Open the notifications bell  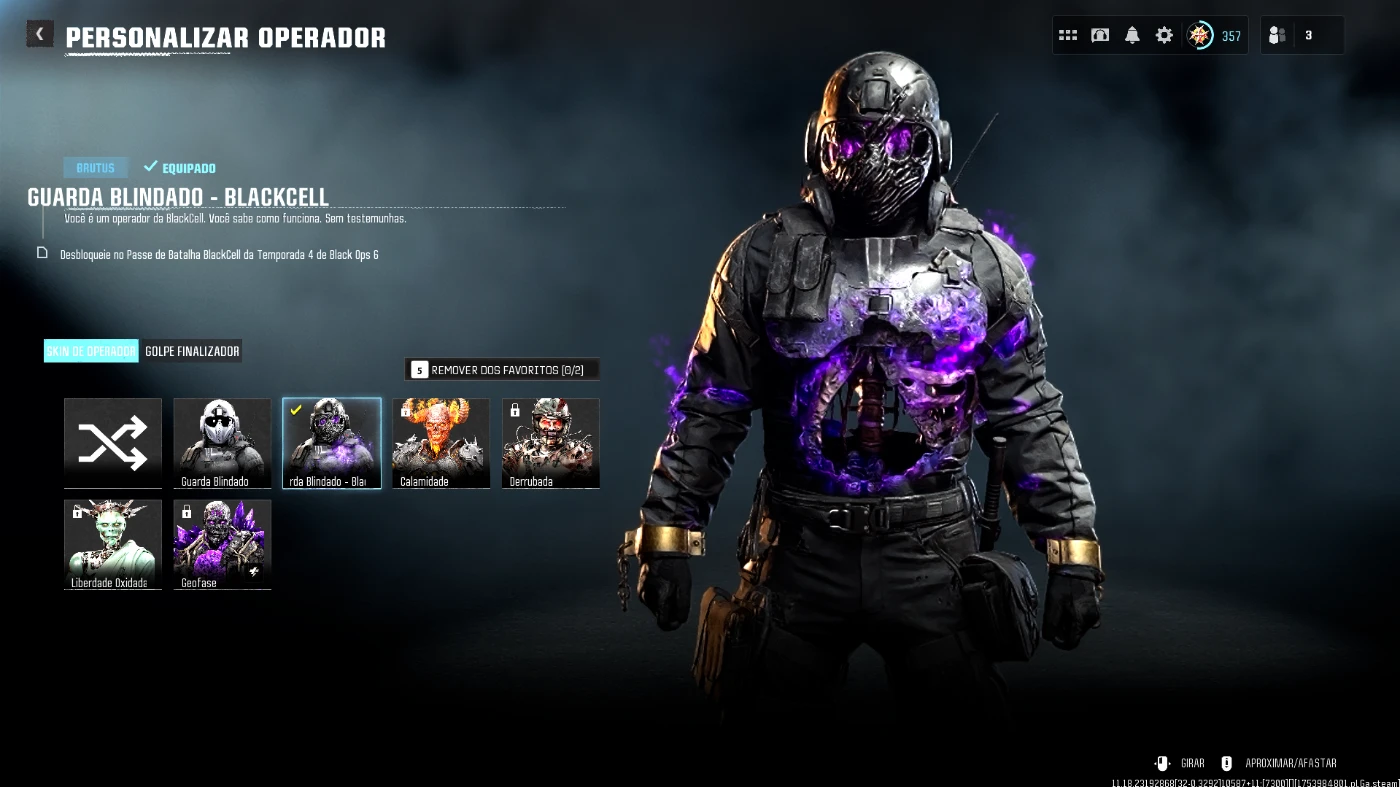(1132, 35)
